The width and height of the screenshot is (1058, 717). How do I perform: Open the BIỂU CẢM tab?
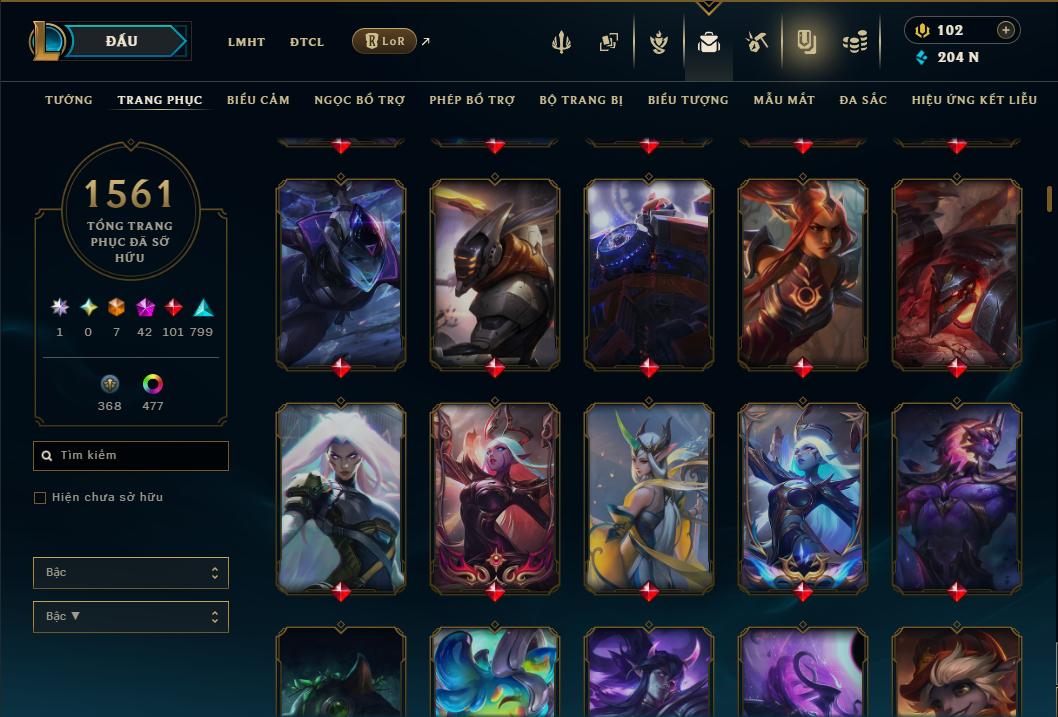[258, 100]
